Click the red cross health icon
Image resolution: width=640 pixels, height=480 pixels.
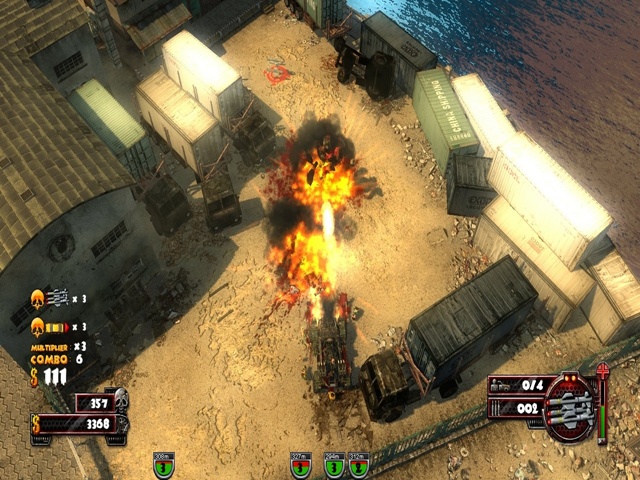(602, 374)
